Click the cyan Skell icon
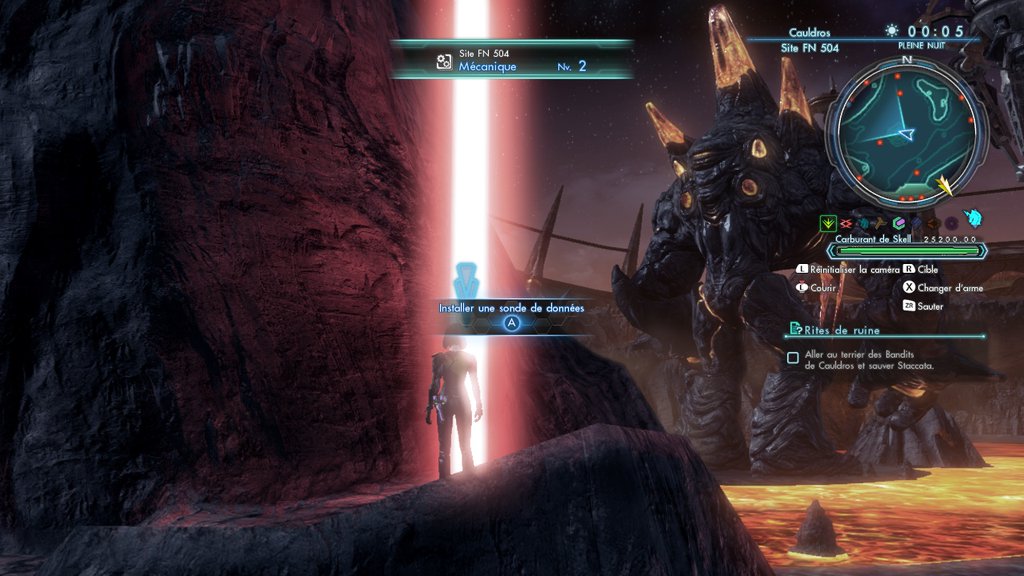 click(973, 220)
